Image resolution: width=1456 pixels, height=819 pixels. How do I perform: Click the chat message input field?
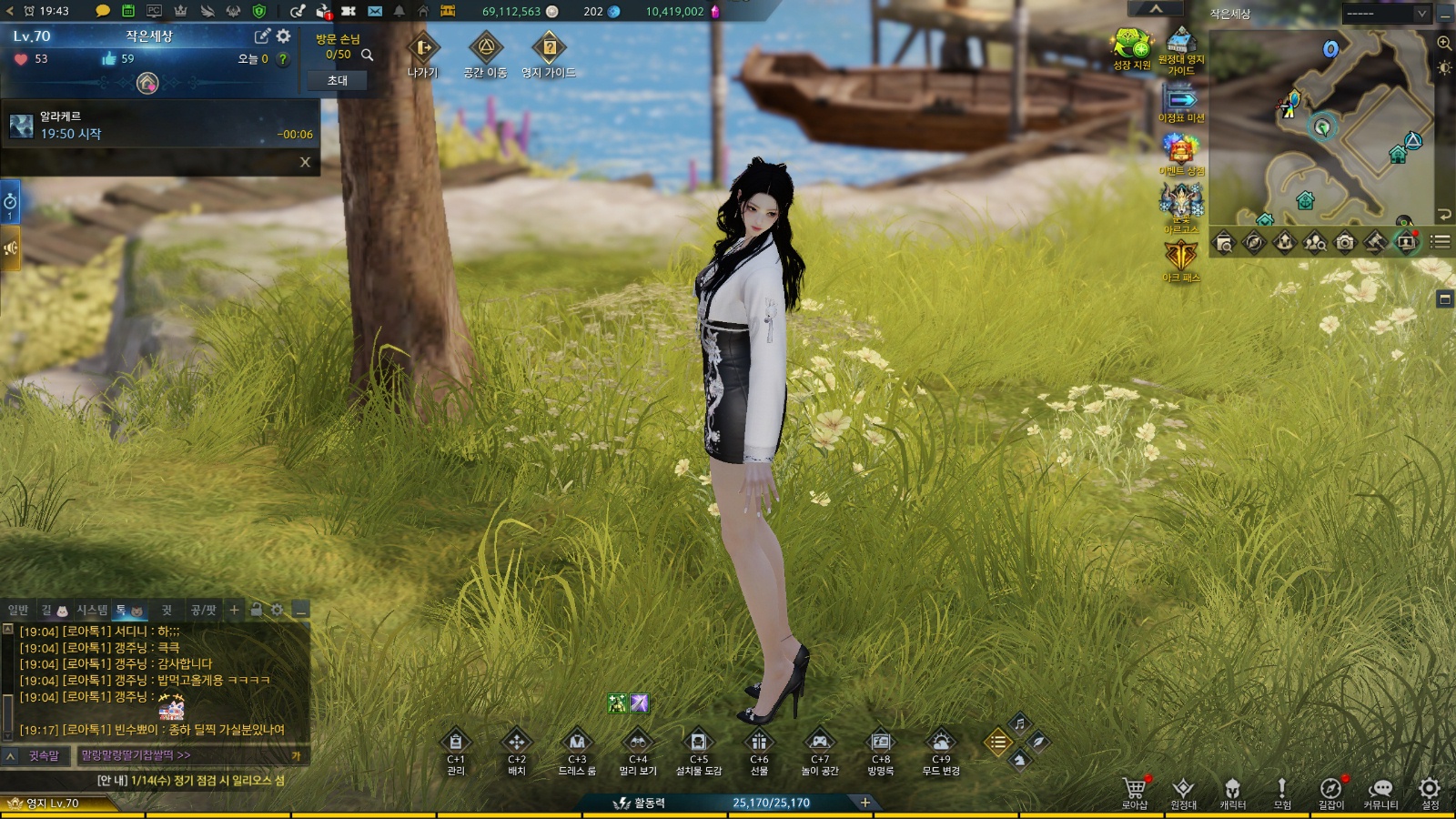[x=182, y=755]
